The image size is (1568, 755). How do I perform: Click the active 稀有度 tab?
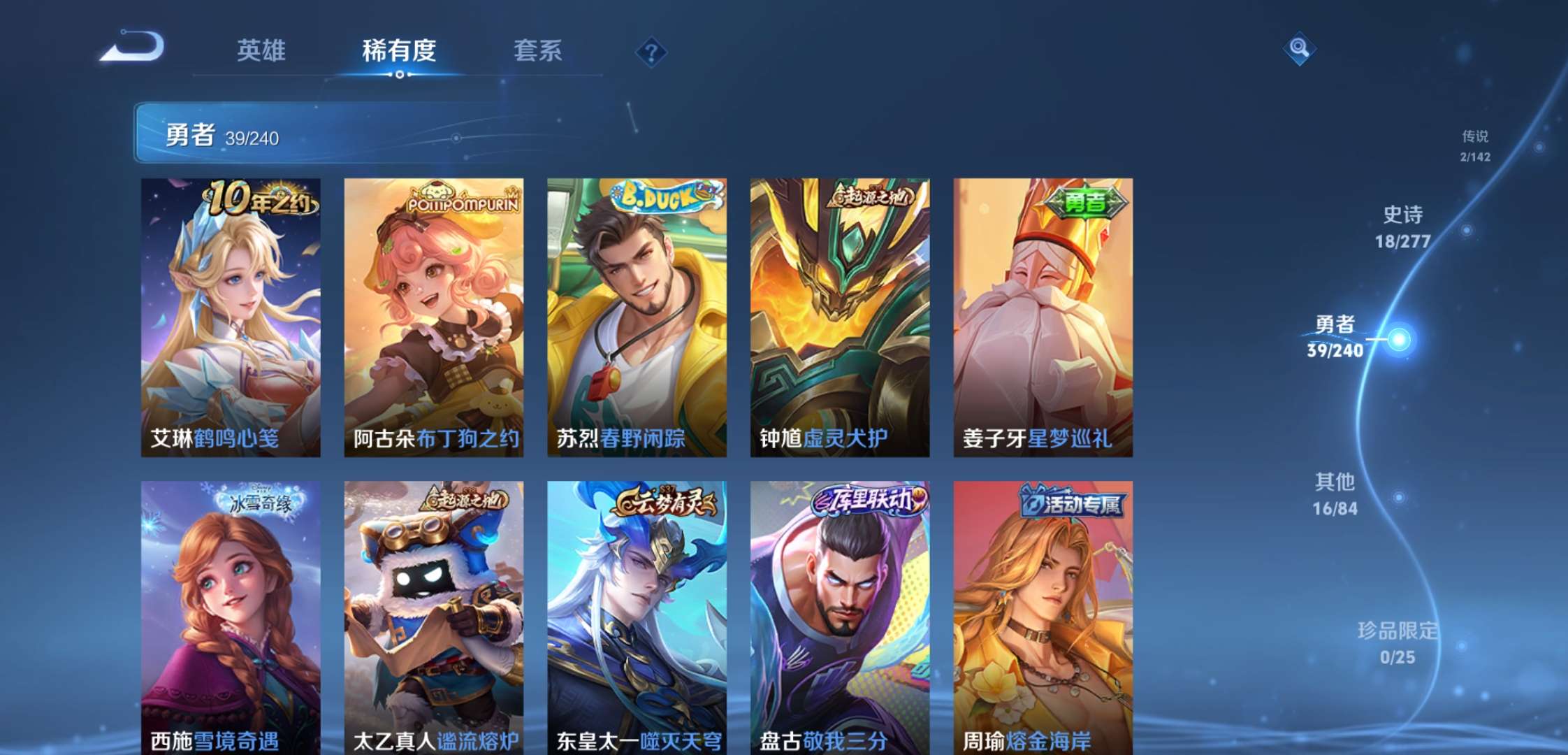click(398, 51)
